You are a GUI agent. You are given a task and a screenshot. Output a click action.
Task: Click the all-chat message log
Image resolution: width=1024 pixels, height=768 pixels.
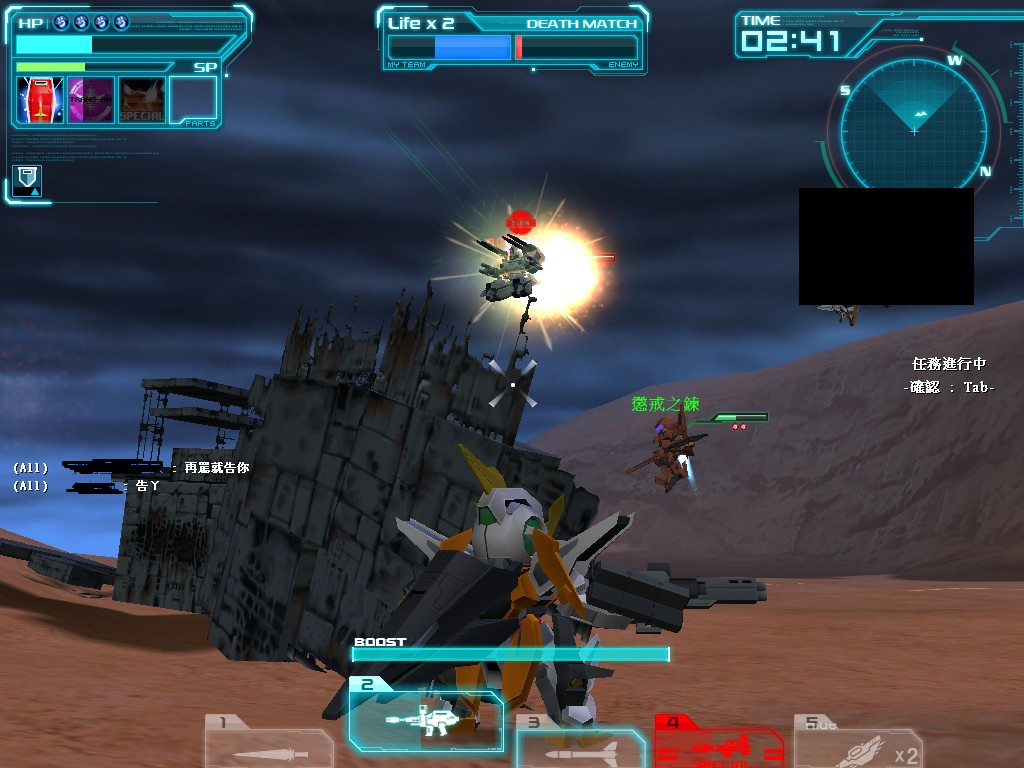(130, 476)
